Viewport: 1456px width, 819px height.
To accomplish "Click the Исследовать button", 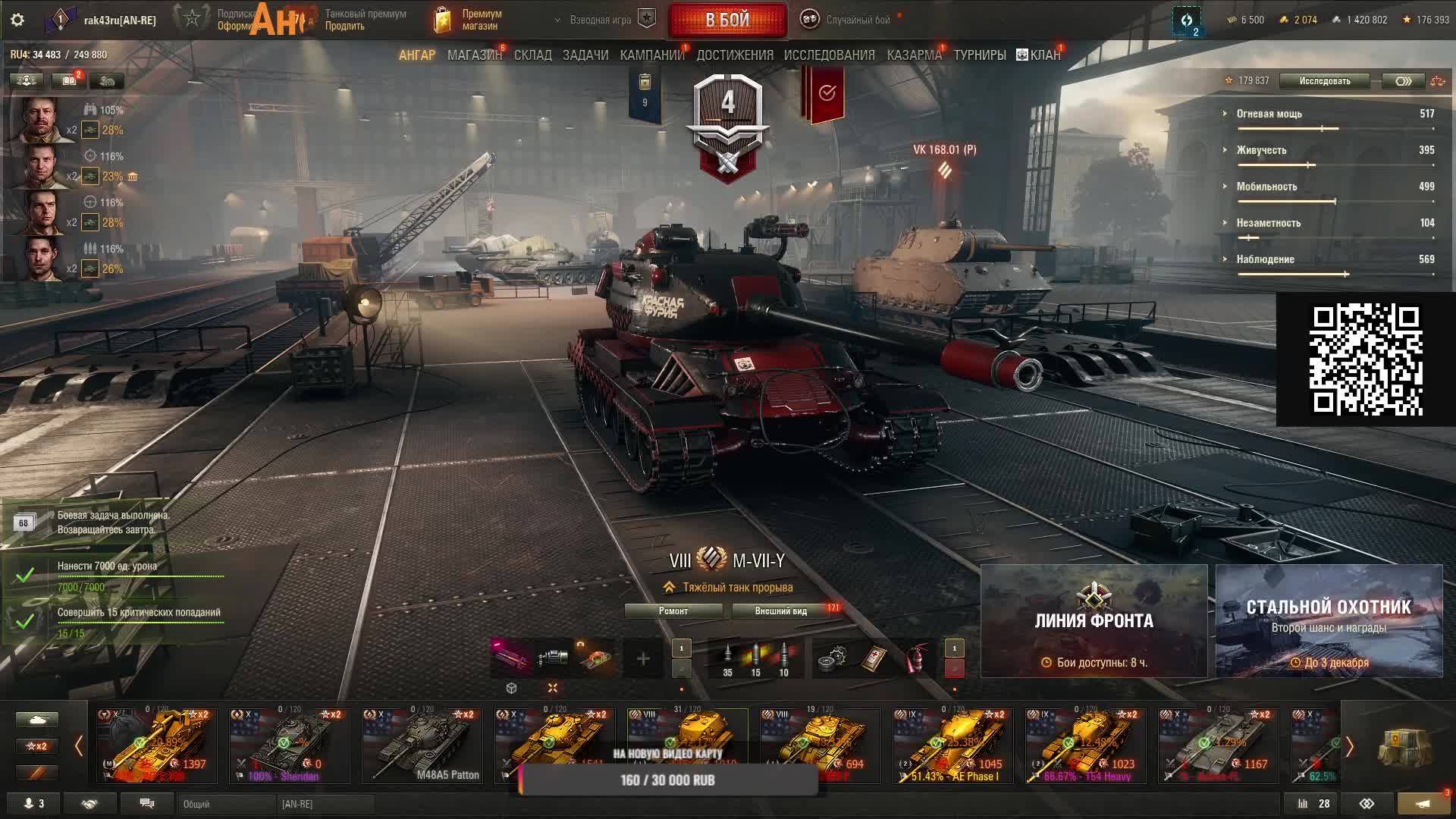I will coord(1324,81).
